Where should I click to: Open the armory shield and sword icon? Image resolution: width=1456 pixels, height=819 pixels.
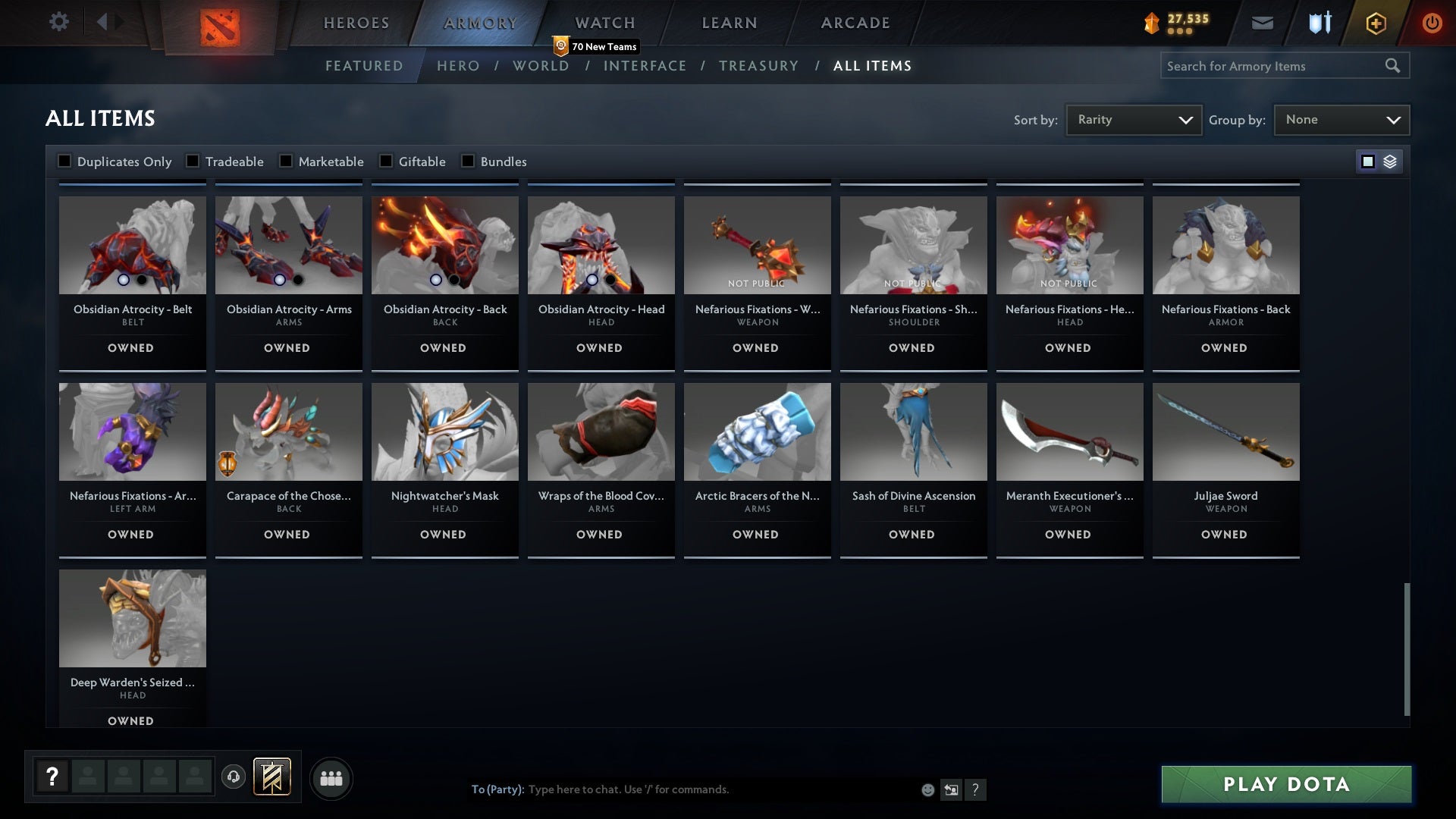[1318, 23]
